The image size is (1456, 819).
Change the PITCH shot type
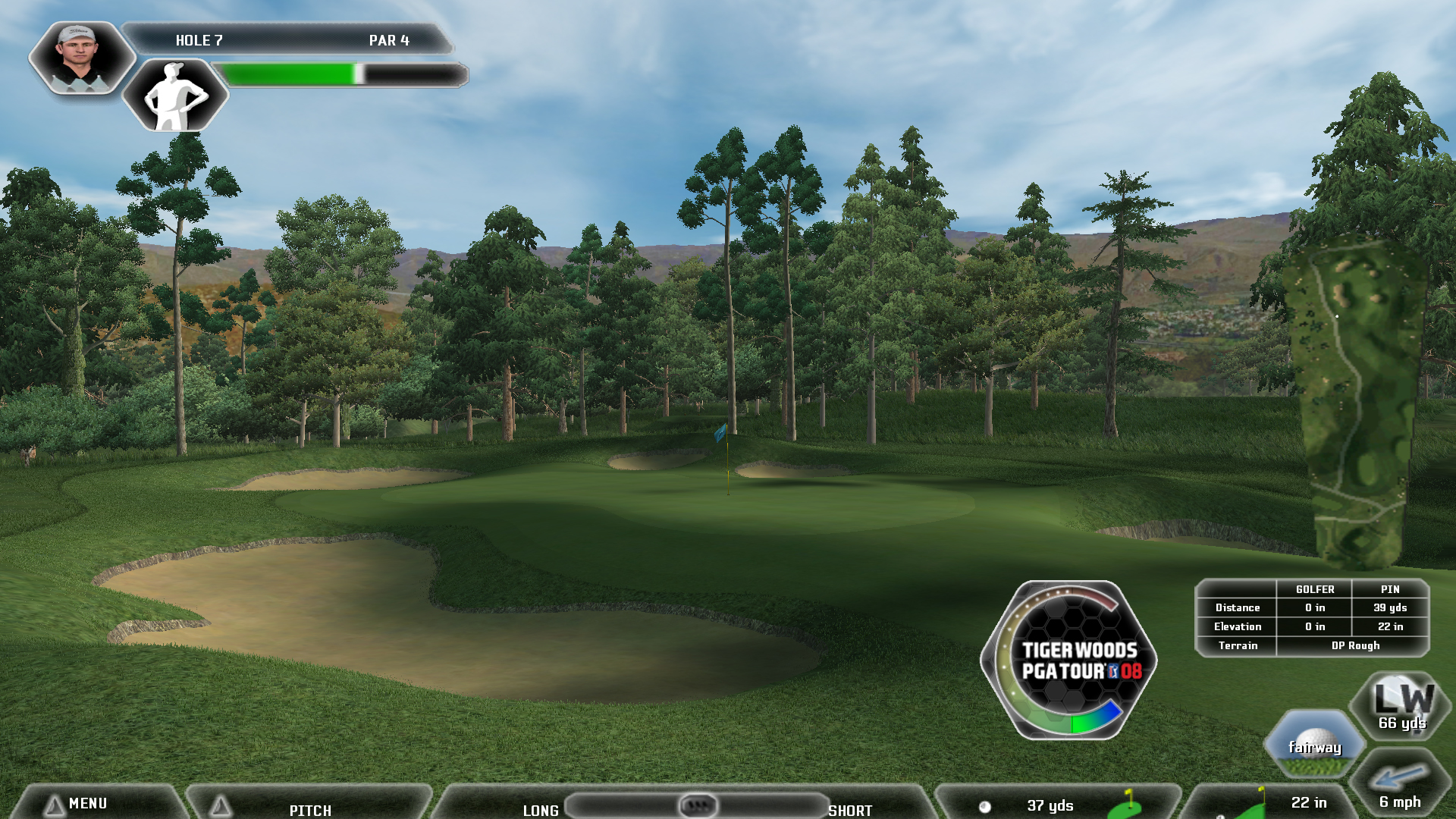pyautogui.click(x=309, y=808)
